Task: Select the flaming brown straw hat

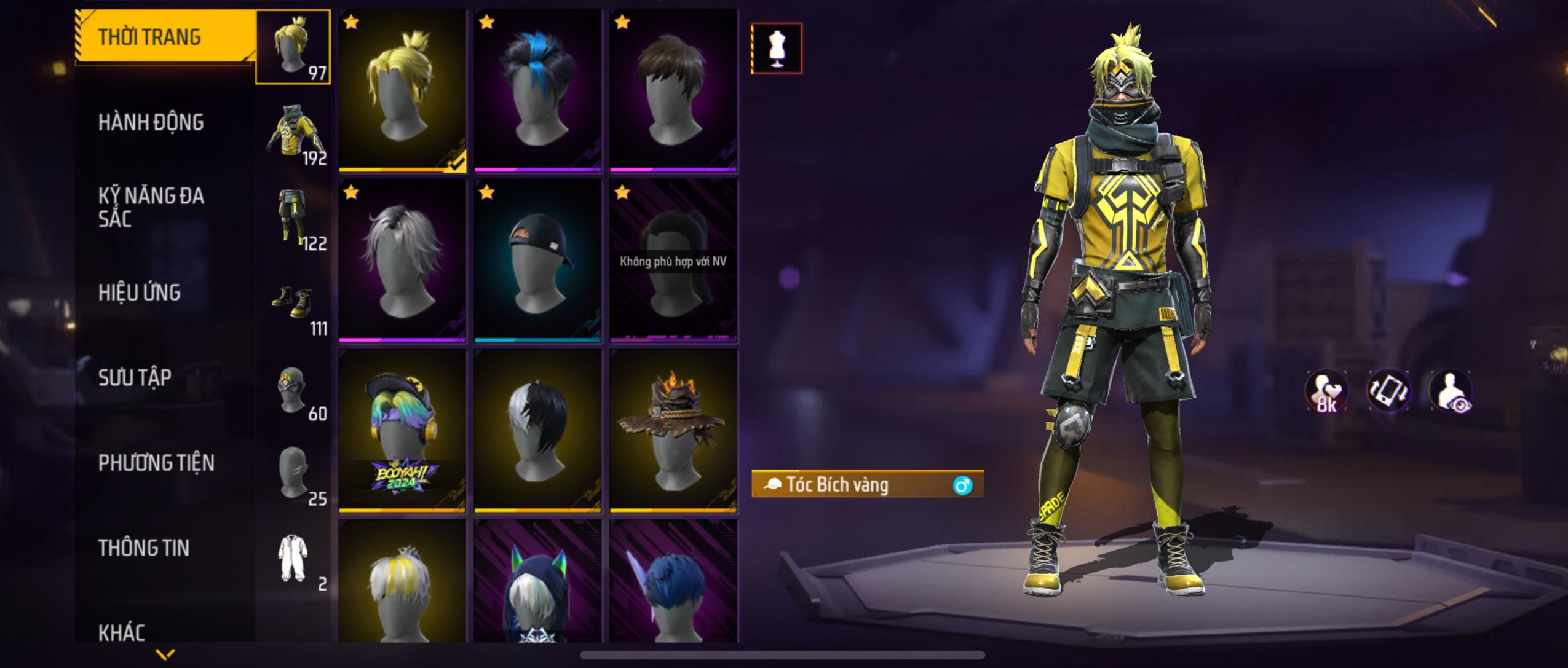Action: 673,431
